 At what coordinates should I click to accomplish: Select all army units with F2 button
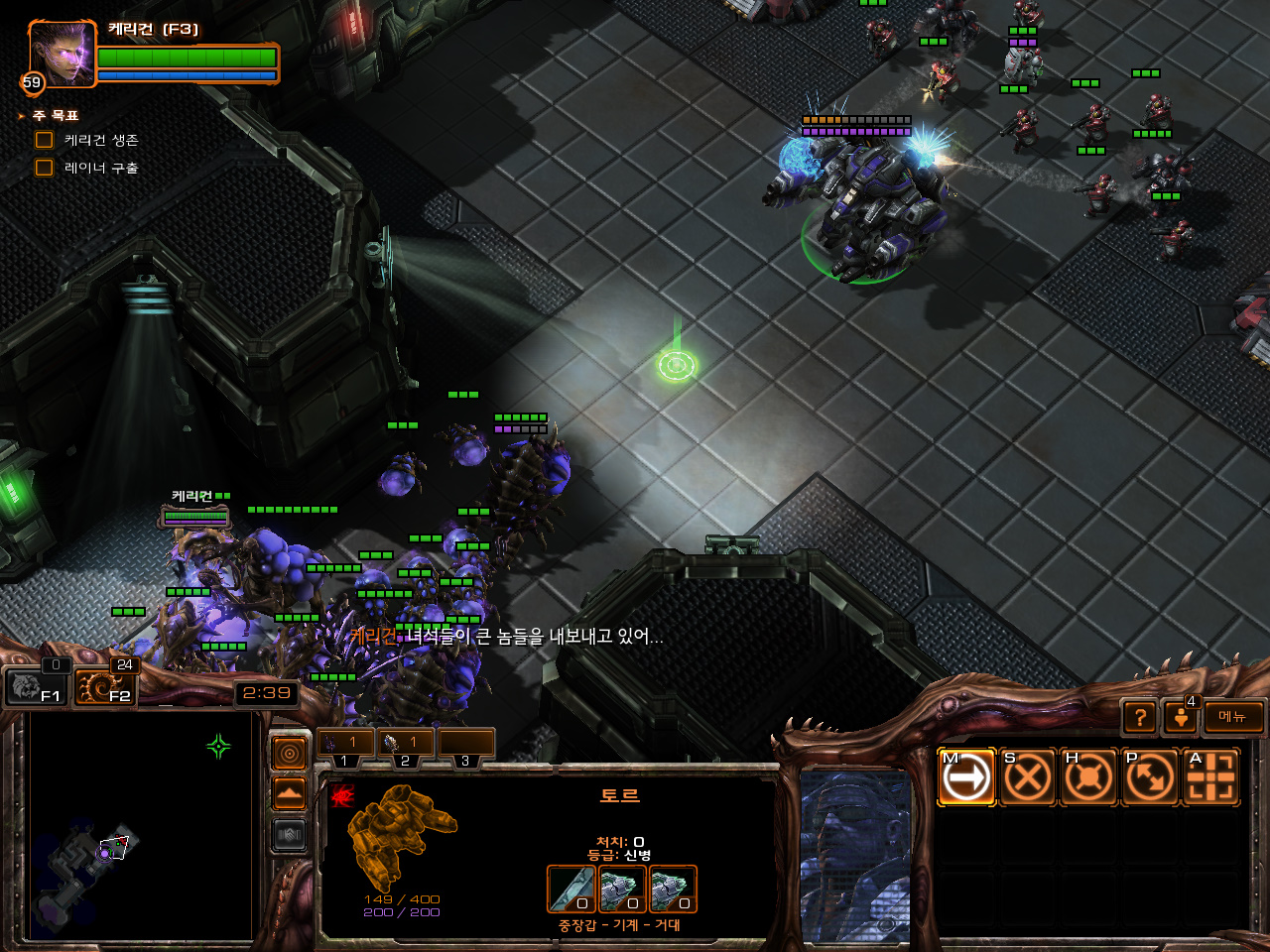coord(105,685)
